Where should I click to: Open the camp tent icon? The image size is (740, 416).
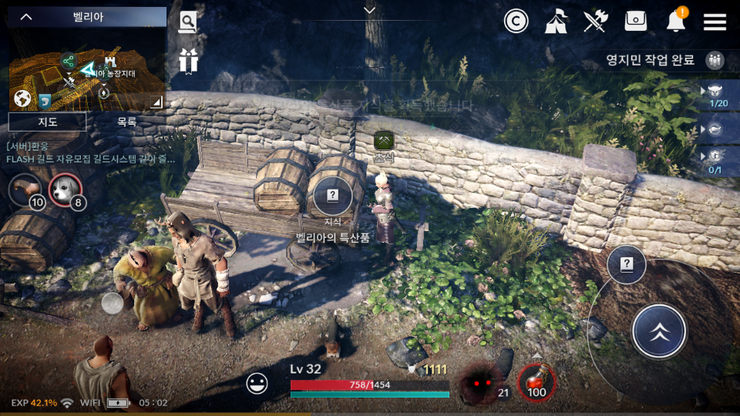pos(556,21)
